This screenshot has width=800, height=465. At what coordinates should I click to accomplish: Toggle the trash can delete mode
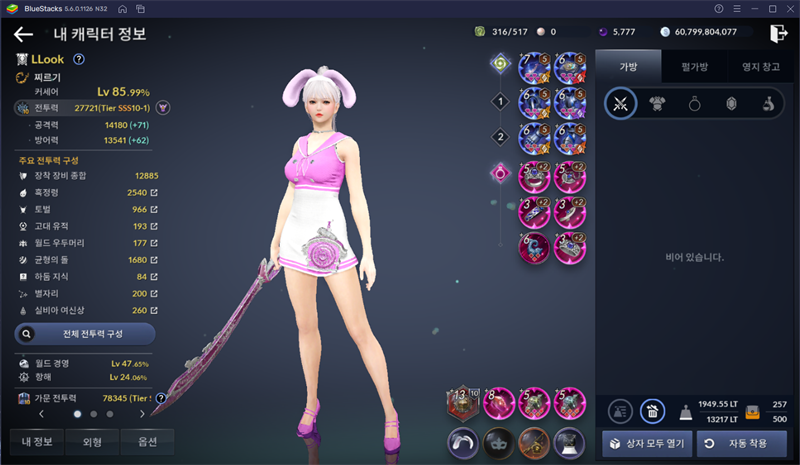pos(653,409)
